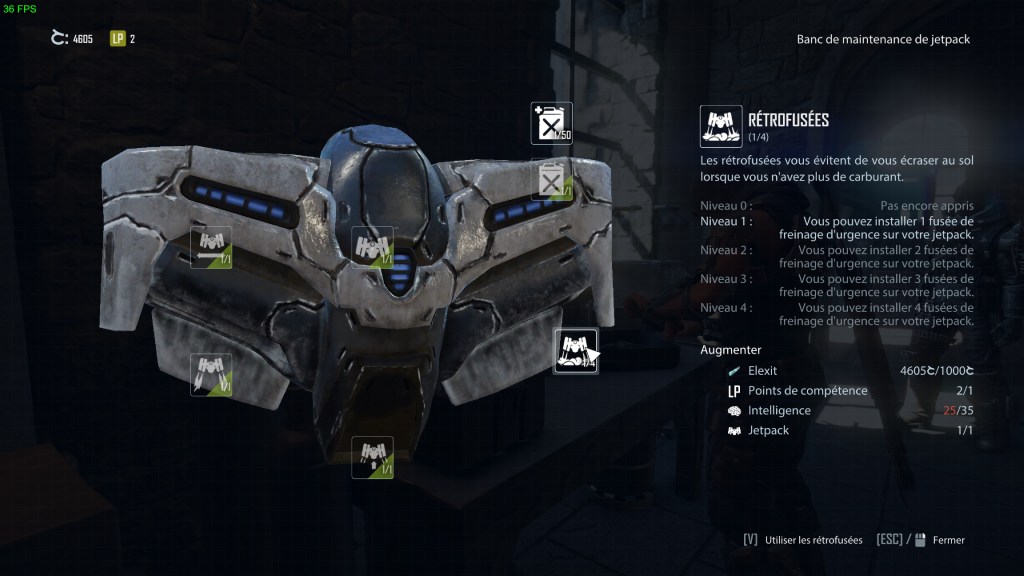Click the highlighted Rétrofusées upgrade node

(576, 351)
